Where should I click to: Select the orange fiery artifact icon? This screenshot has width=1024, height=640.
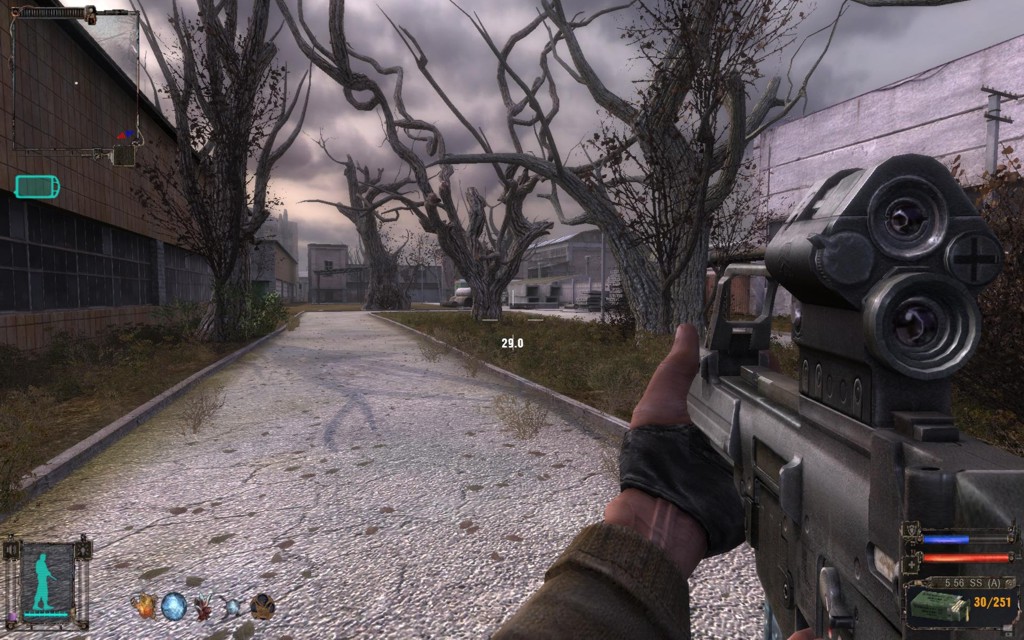click(143, 605)
